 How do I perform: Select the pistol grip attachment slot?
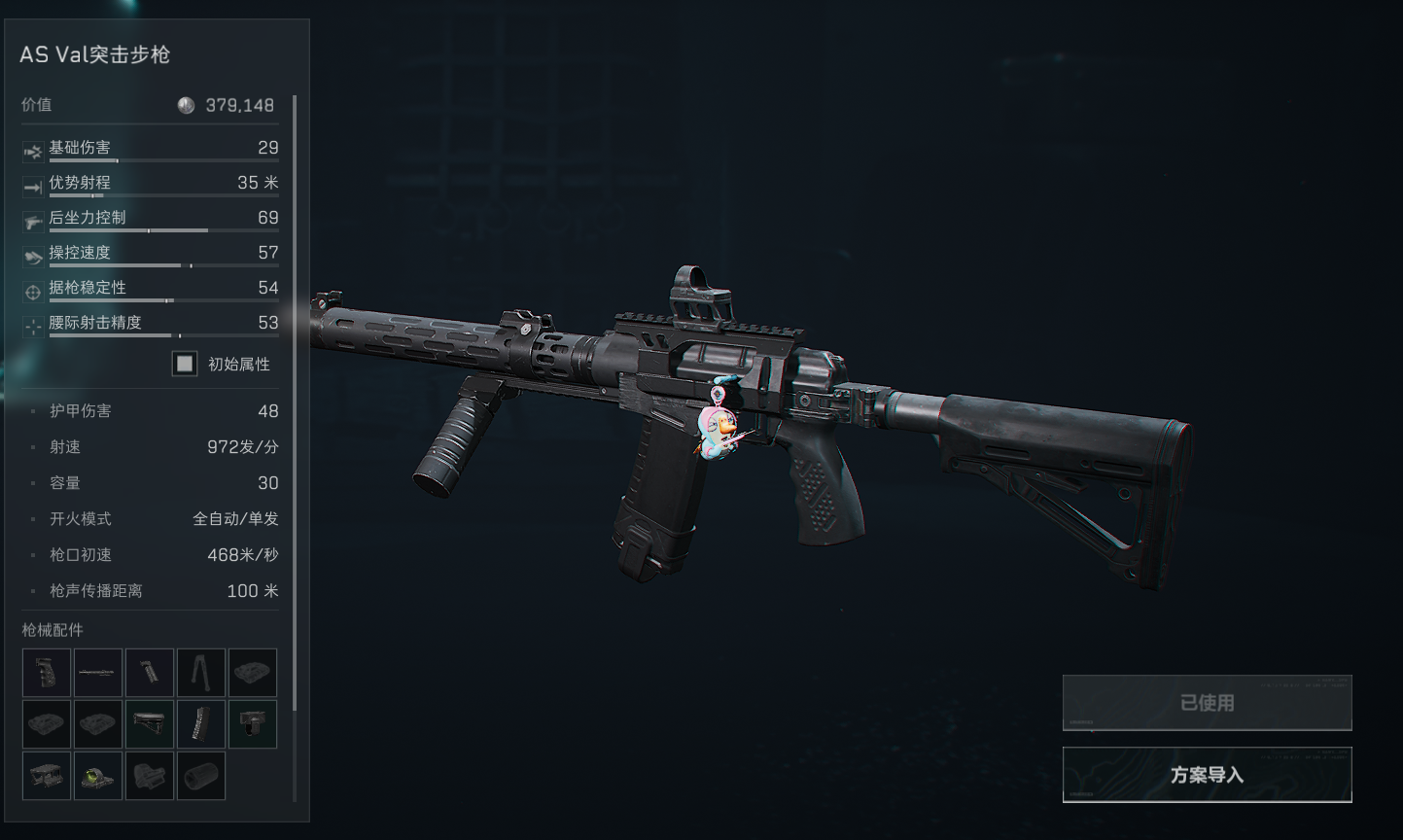click(47, 673)
